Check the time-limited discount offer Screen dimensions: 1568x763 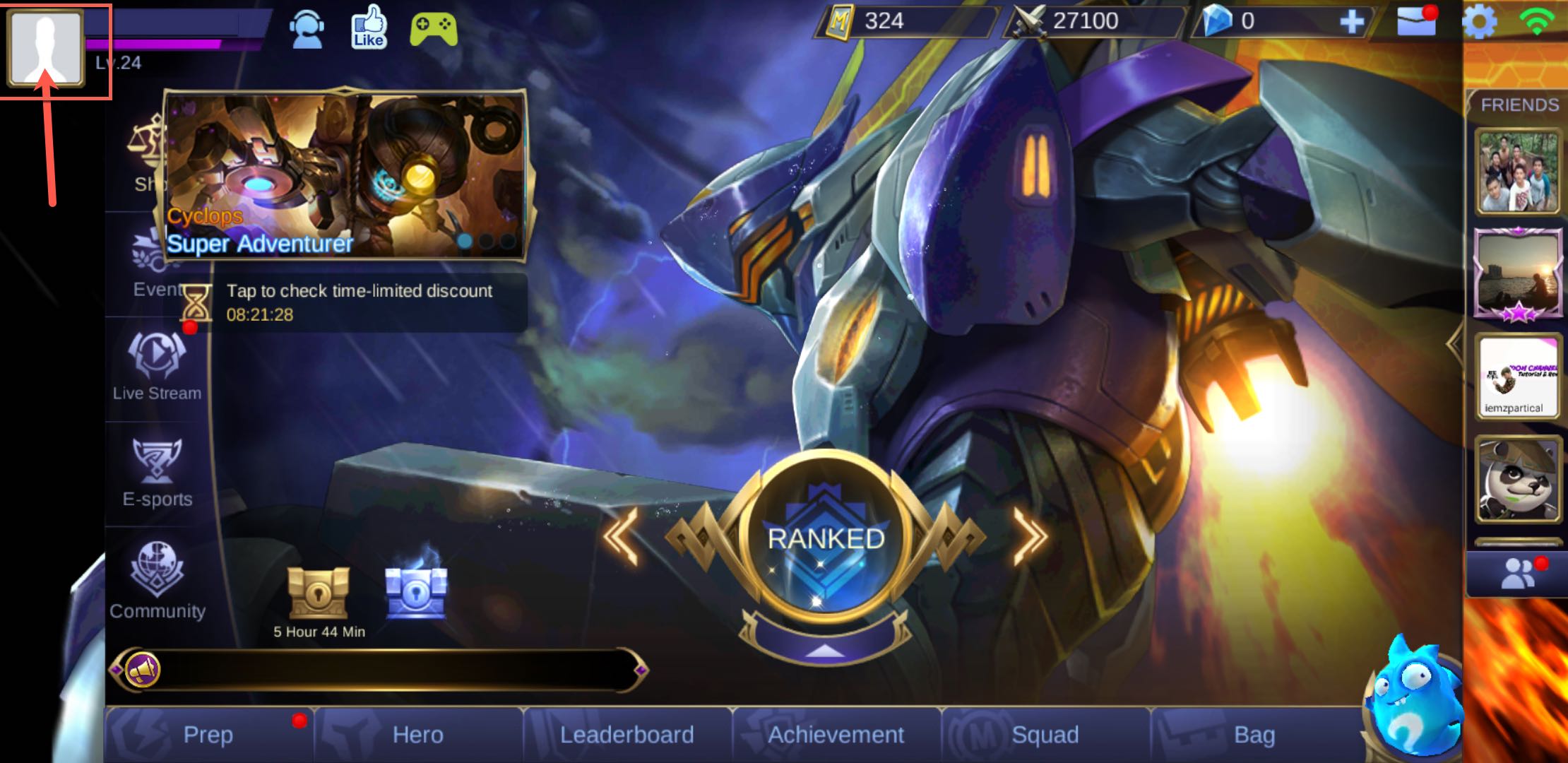pyautogui.click(x=359, y=302)
